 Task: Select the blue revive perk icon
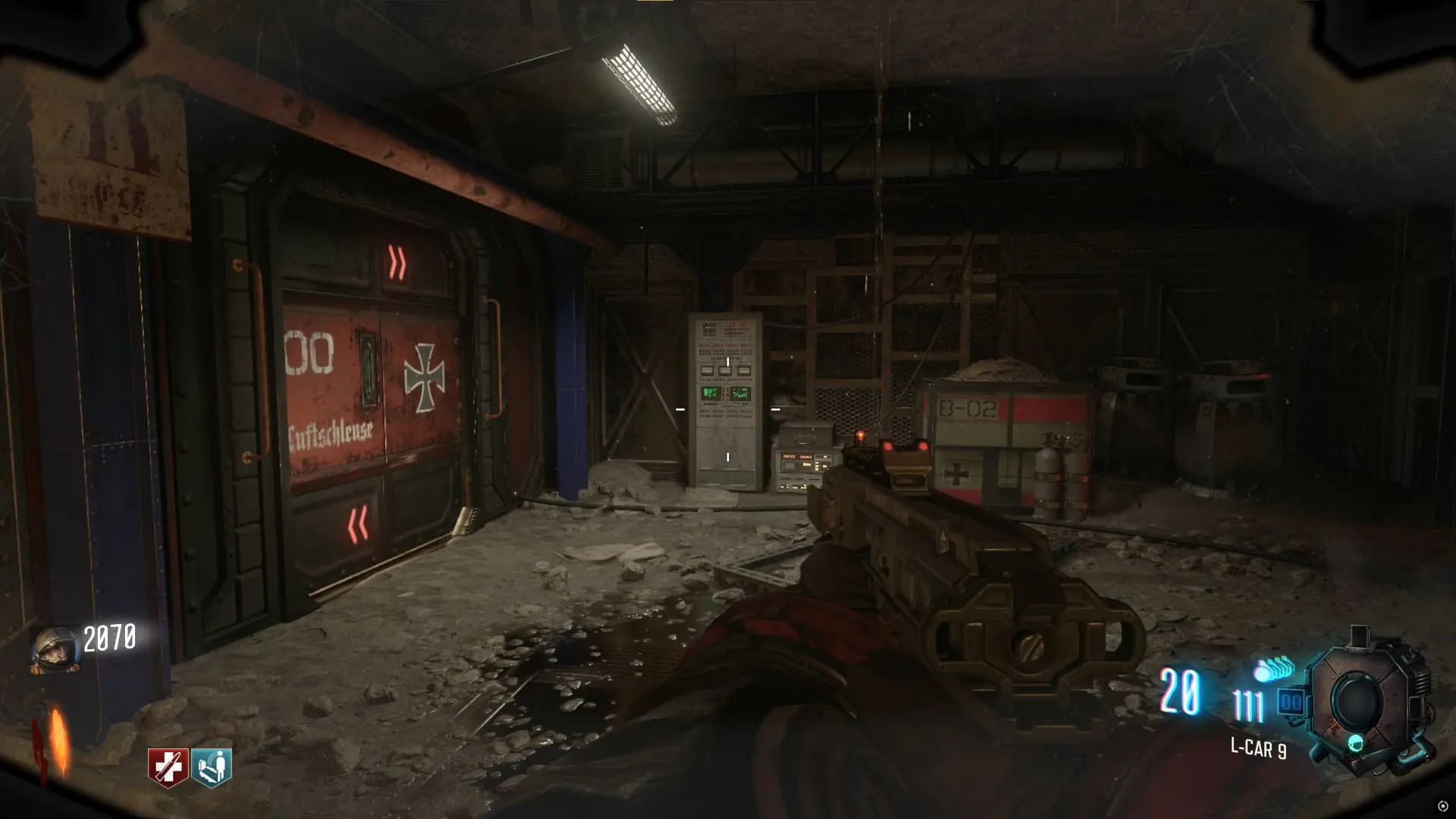point(212,767)
